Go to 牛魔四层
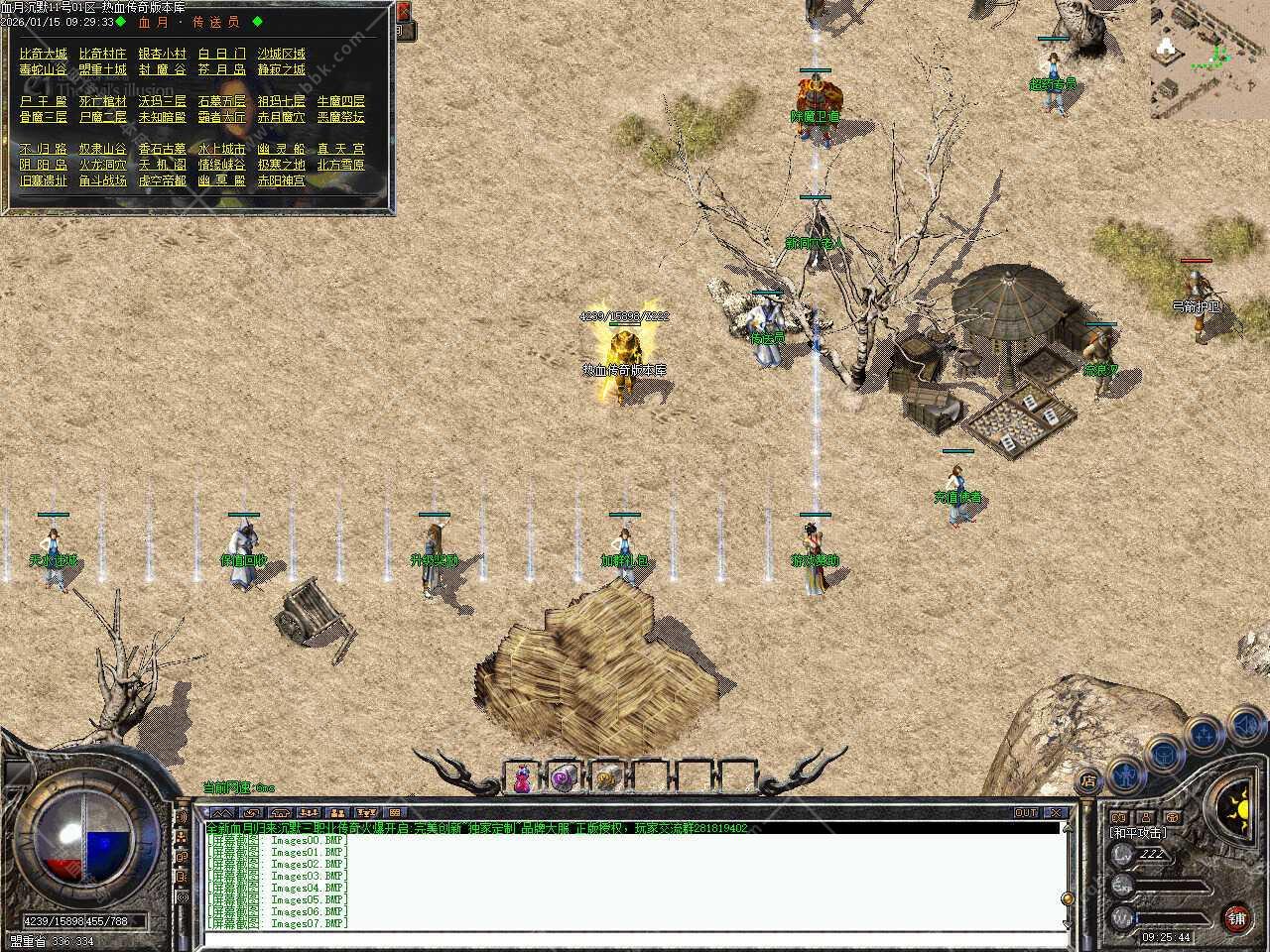The width and height of the screenshot is (1270, 952). coord(341,101)
